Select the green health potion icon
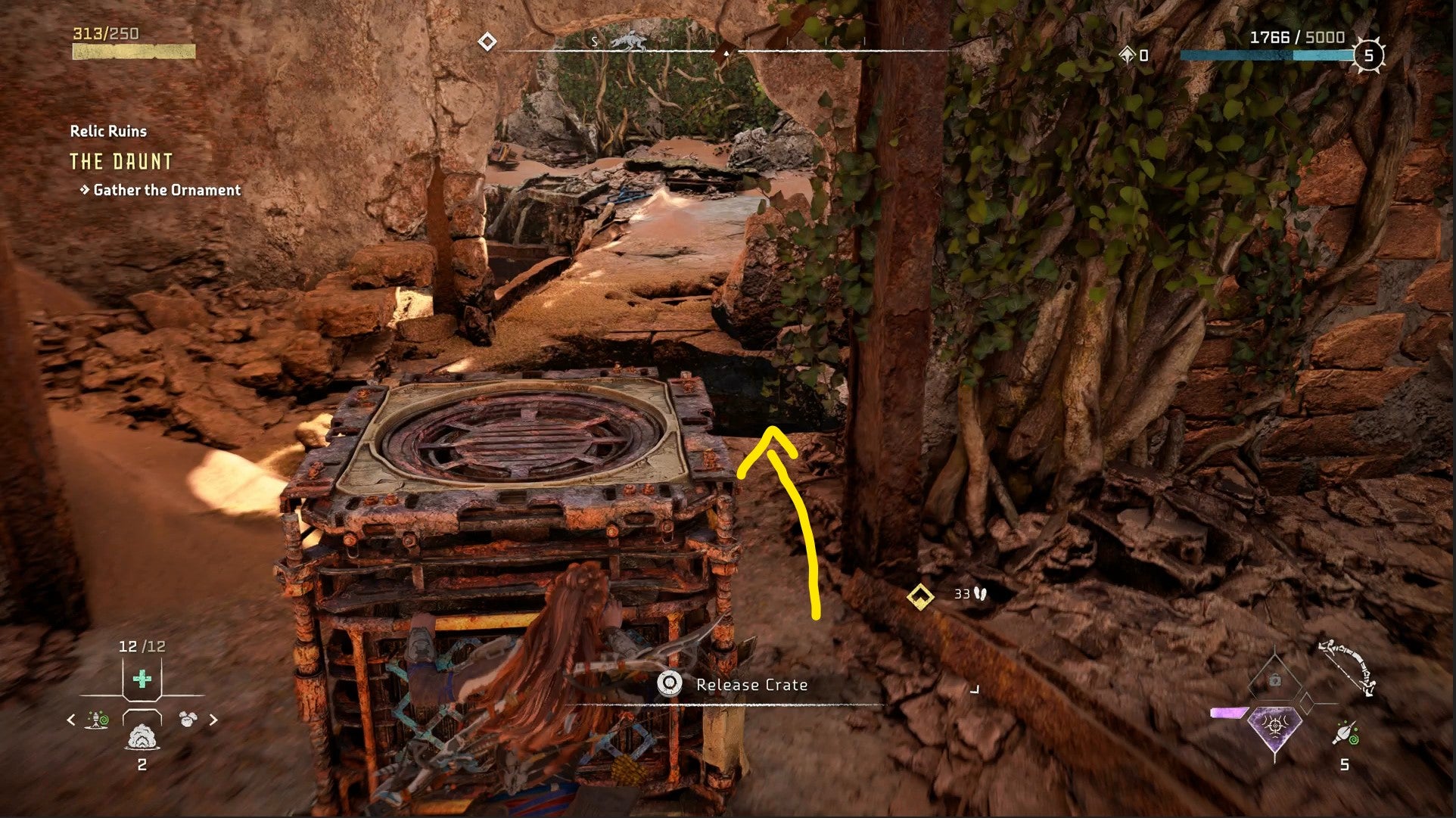 coord(142,679)
